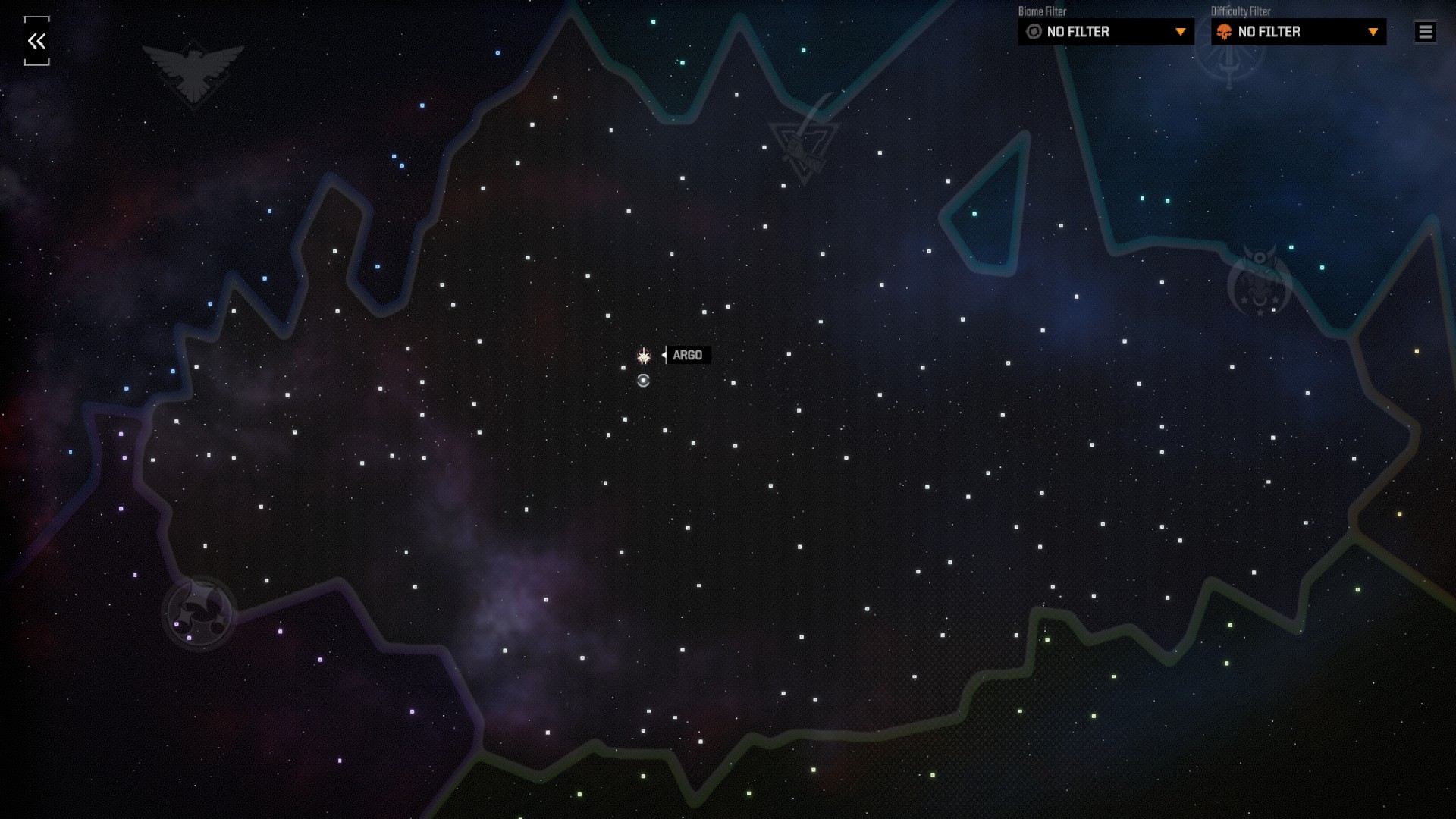The width and height of the screenshot is (1456, 819).
Task: Click NO FILTER text in the Biome Filter
Action: 1078,32
